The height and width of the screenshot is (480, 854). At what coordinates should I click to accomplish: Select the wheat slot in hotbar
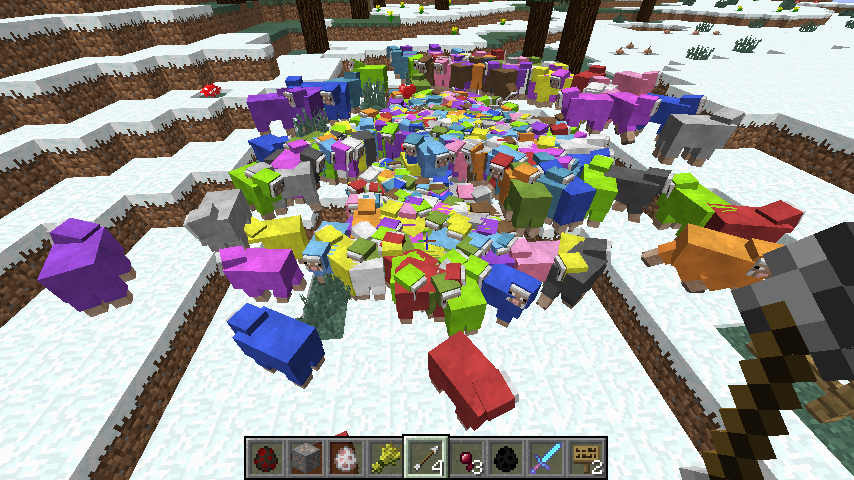(385, 457)
